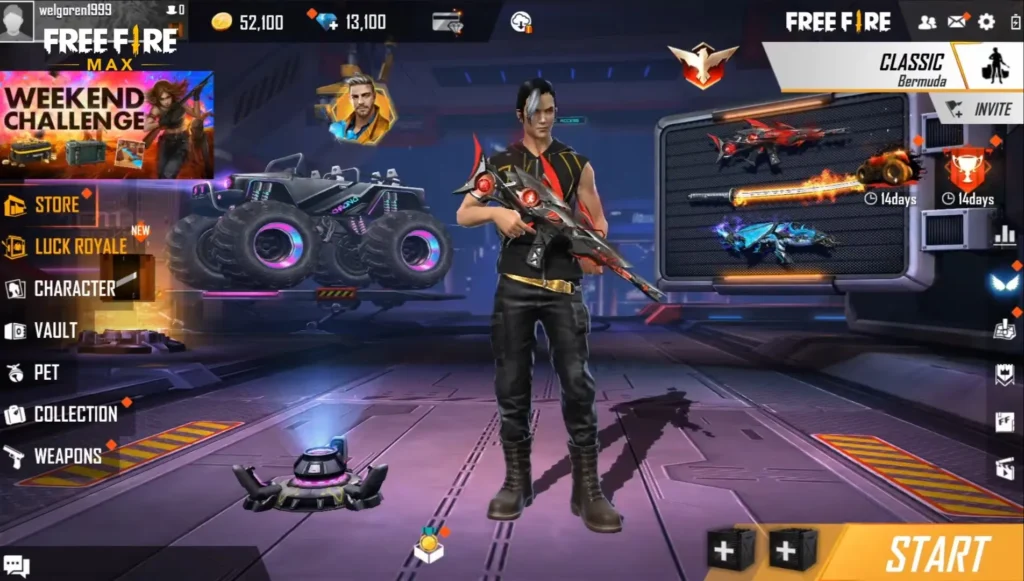Viewport: 1024px width, 581px height.
Task: Tap the Weekend Challenge banner
Action: point(106,123)
